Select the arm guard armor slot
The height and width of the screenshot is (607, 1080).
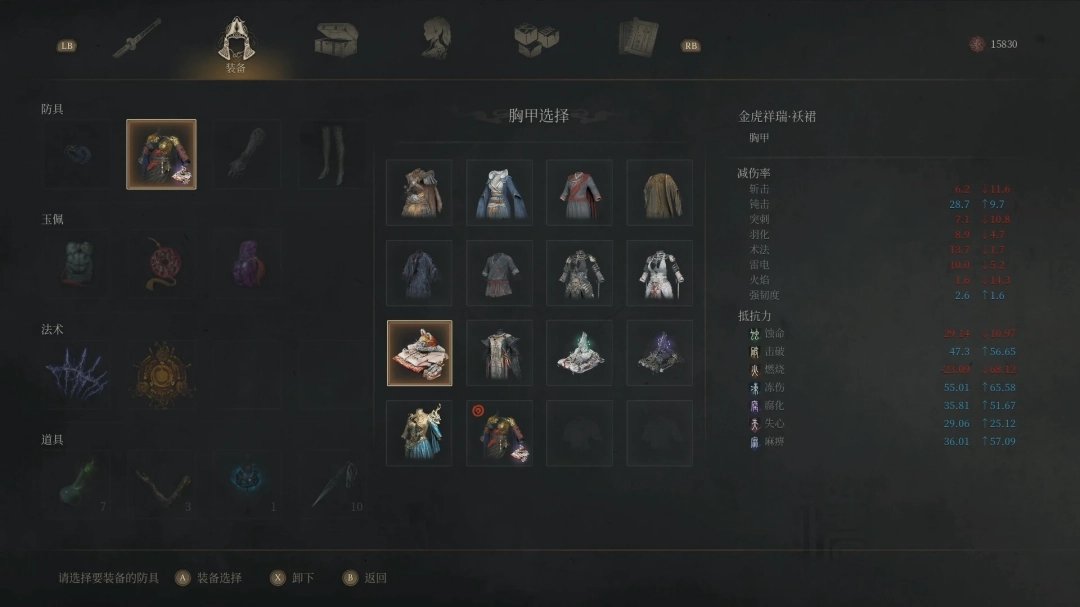coord(246,154)
